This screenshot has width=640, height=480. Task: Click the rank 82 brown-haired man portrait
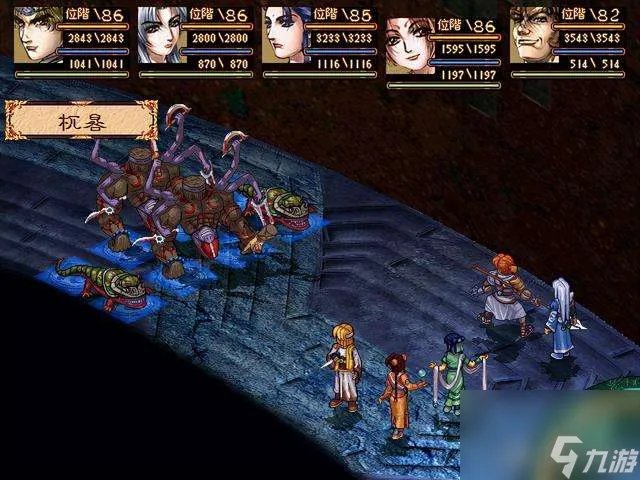point(534,35)
